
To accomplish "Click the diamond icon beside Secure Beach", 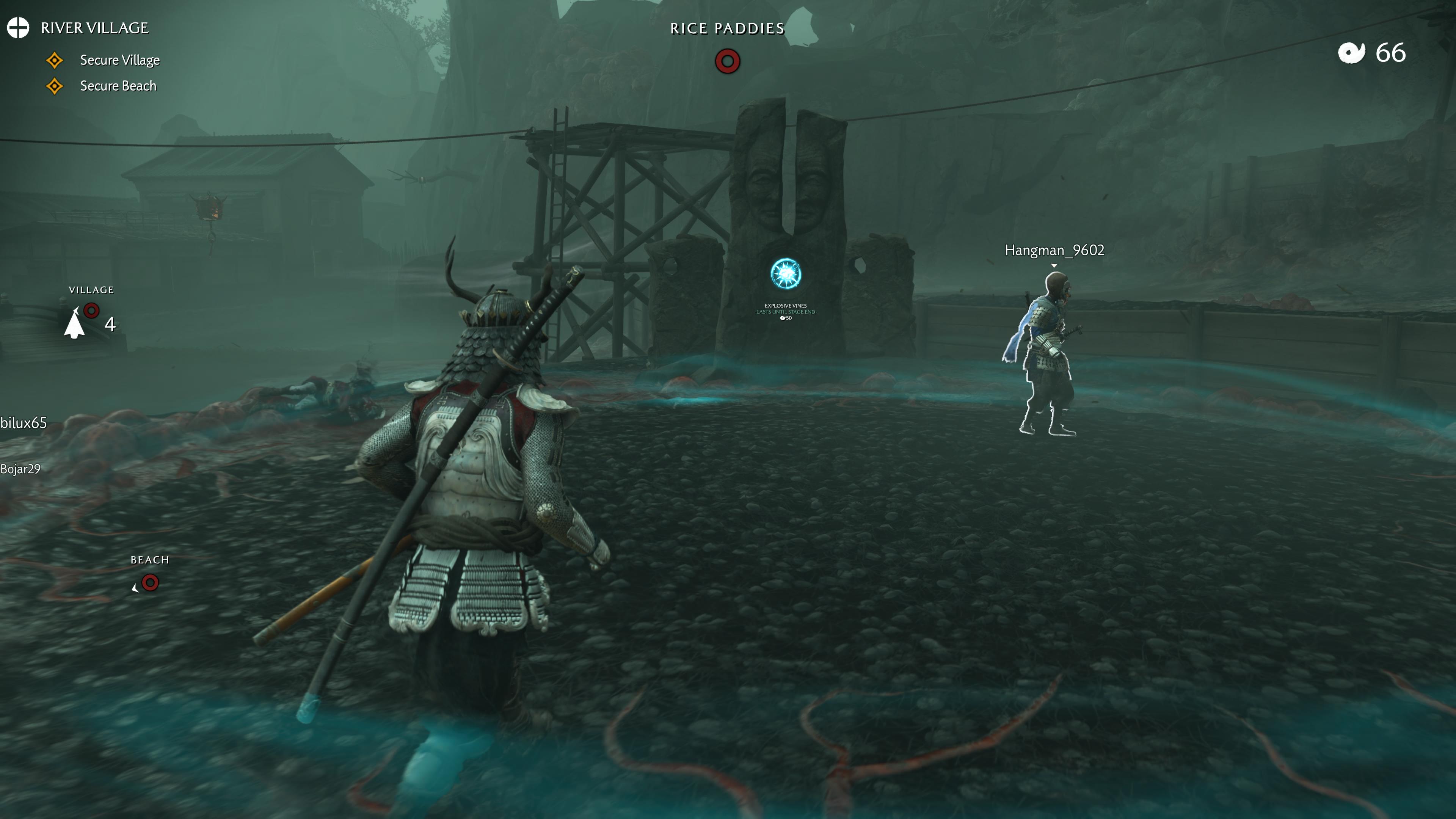I will pos(55,86).
